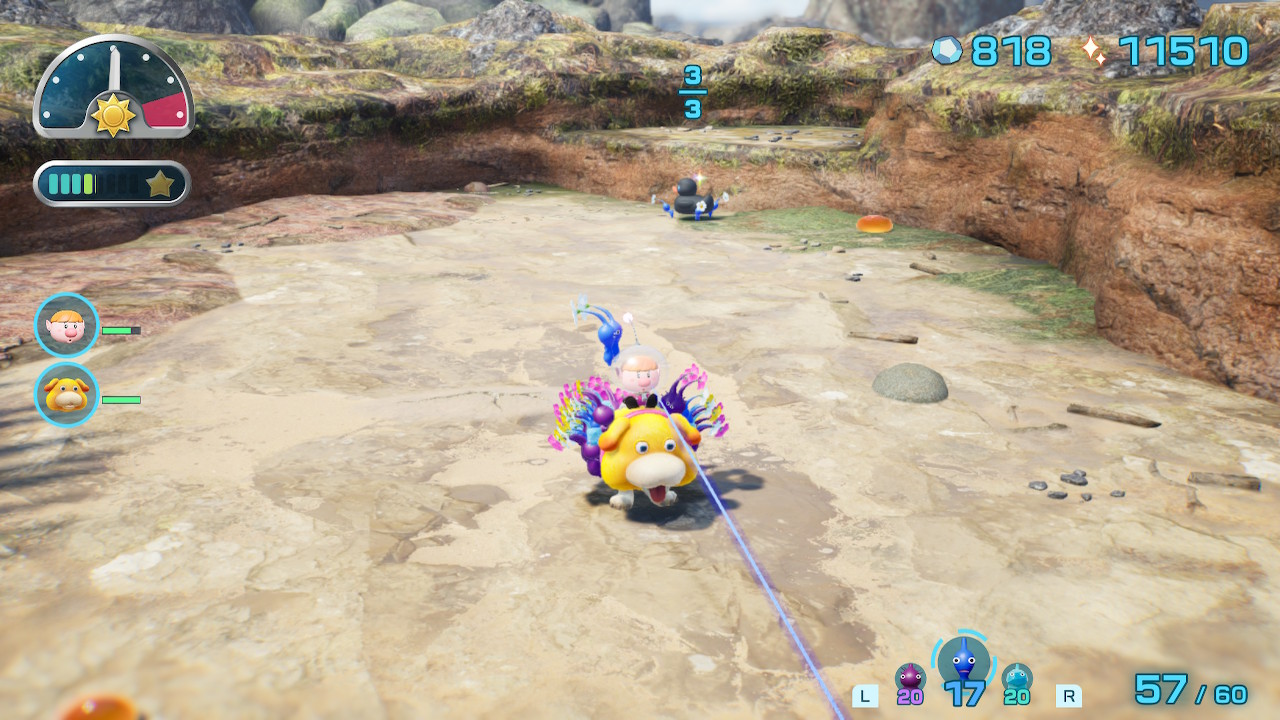Switch to the Oatchi dog portrait

click(x=67, y=395)
